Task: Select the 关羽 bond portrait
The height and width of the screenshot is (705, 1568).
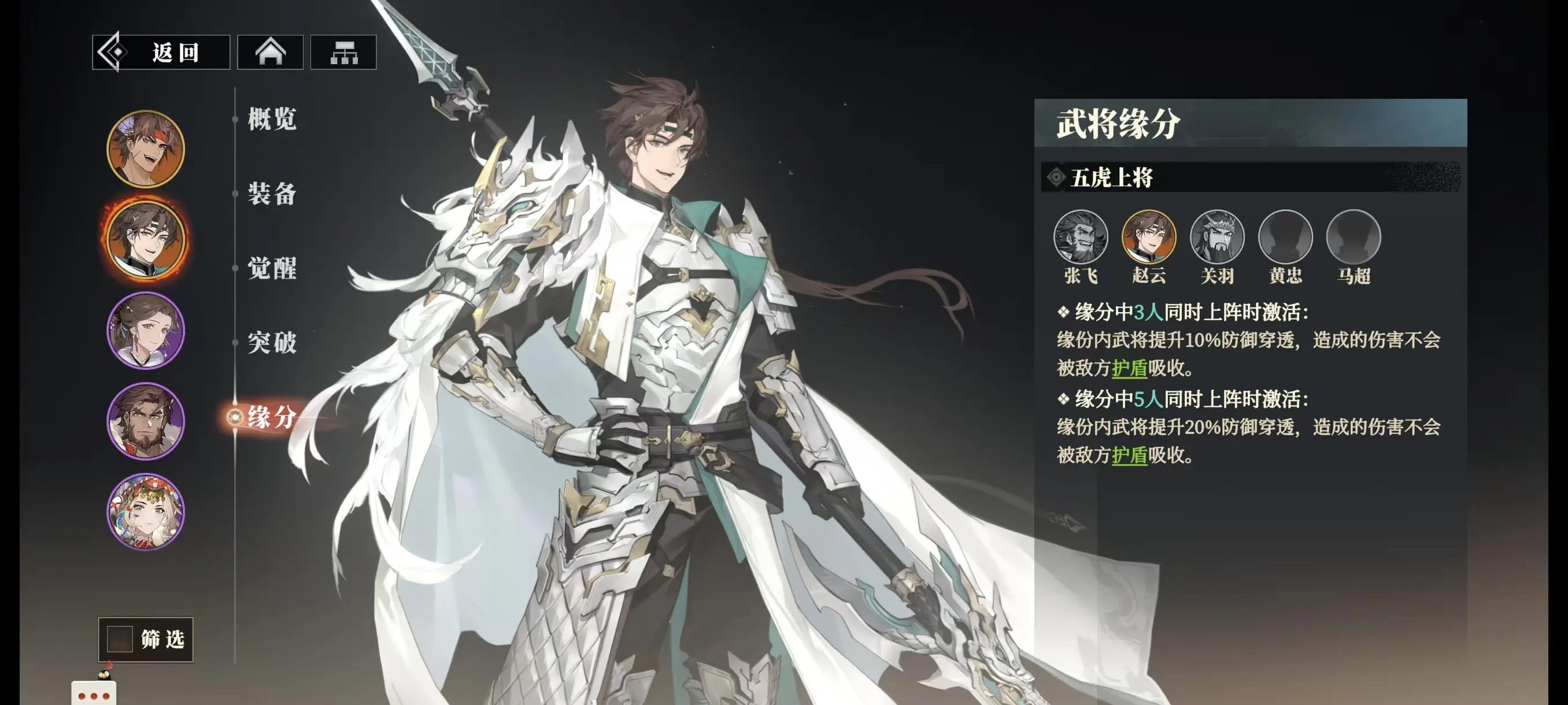Action: click(x=1217, y=236)
